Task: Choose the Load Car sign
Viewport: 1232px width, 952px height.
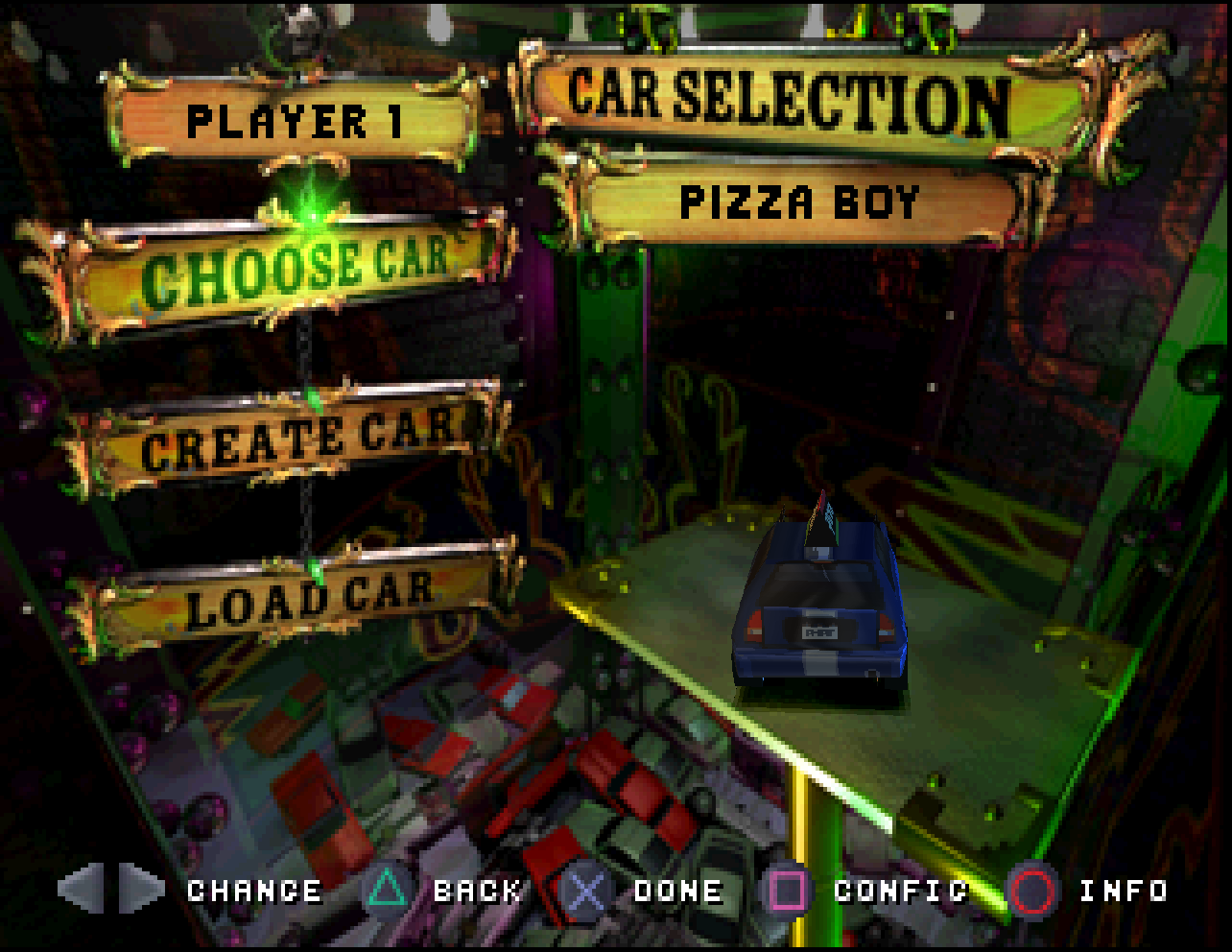Action: [307, 598]
